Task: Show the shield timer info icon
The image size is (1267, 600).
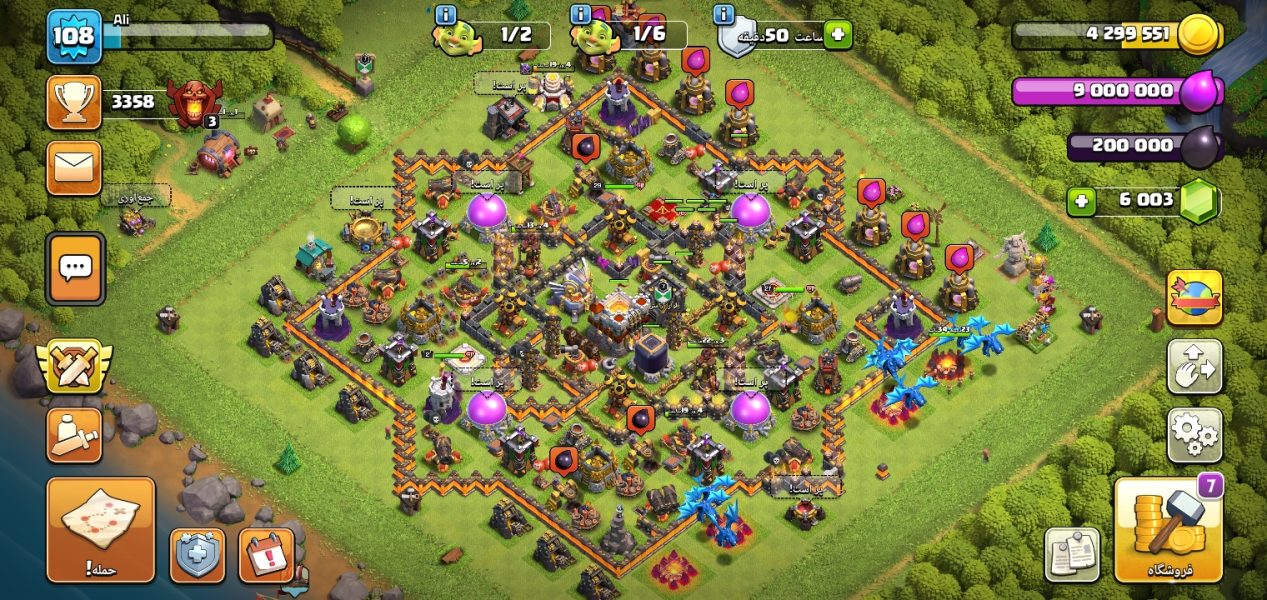Action: click(x=724, y=14)
